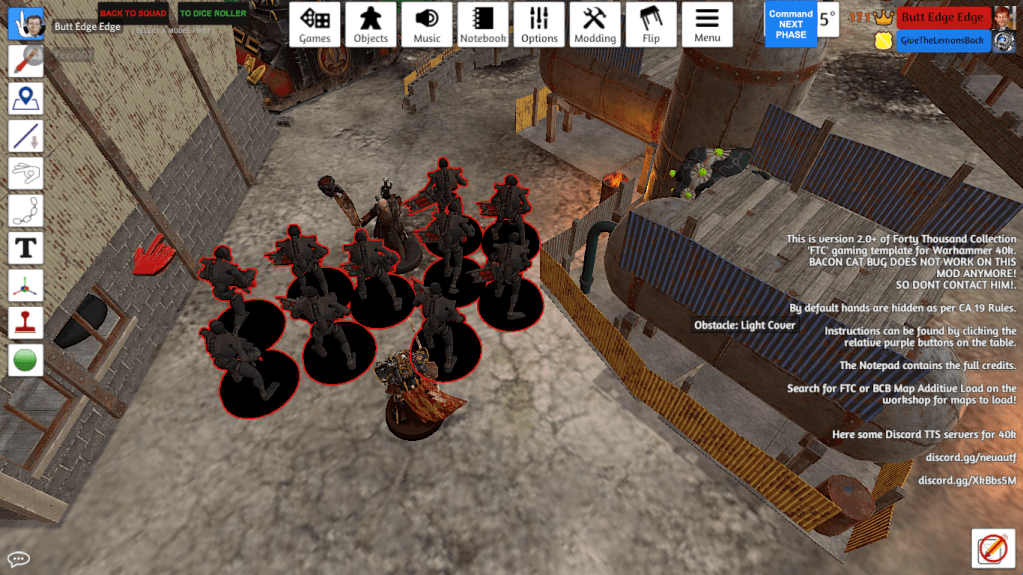Open the Music player

click(427, 24)
